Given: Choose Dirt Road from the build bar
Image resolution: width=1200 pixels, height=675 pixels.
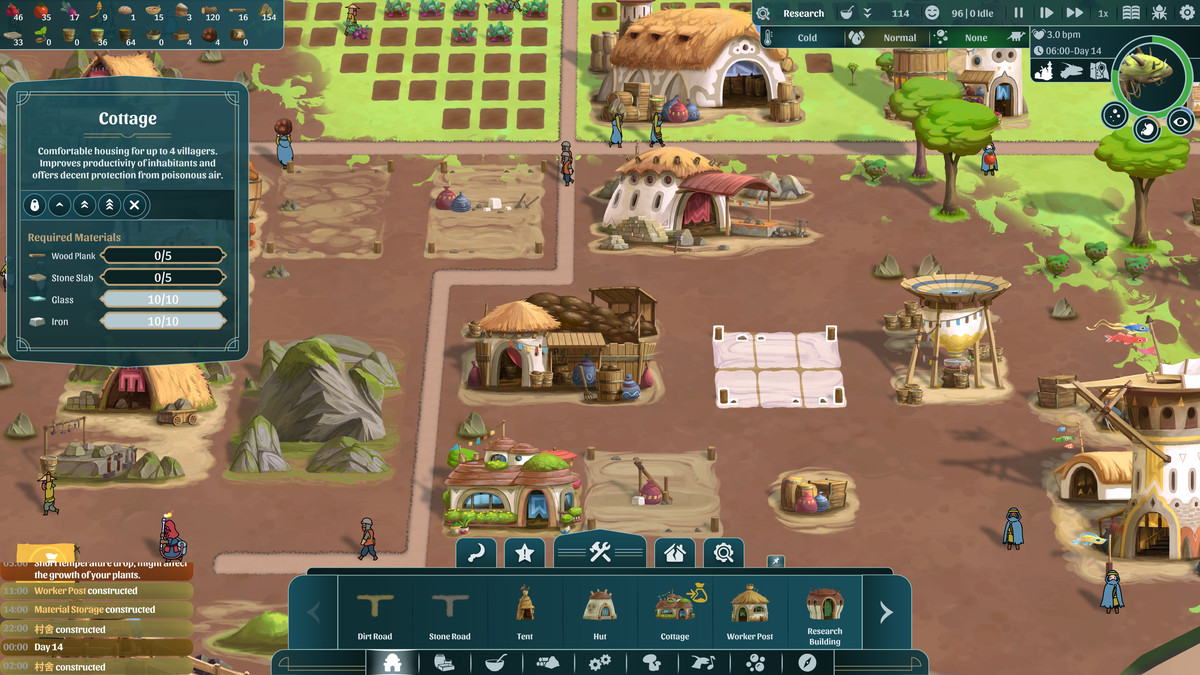Looking at the screenshot, I should point(375,611).
